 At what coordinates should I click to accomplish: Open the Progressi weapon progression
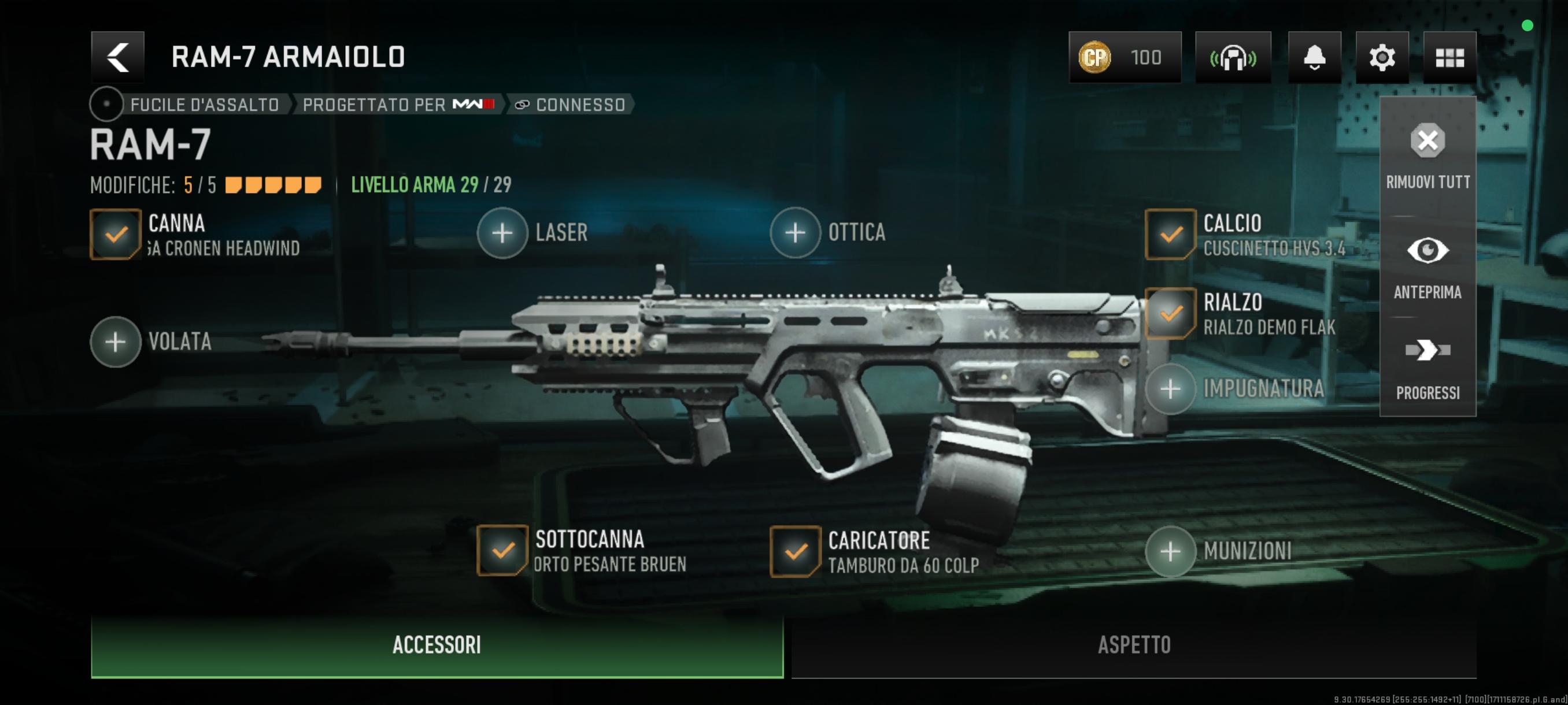point(1428,366)
